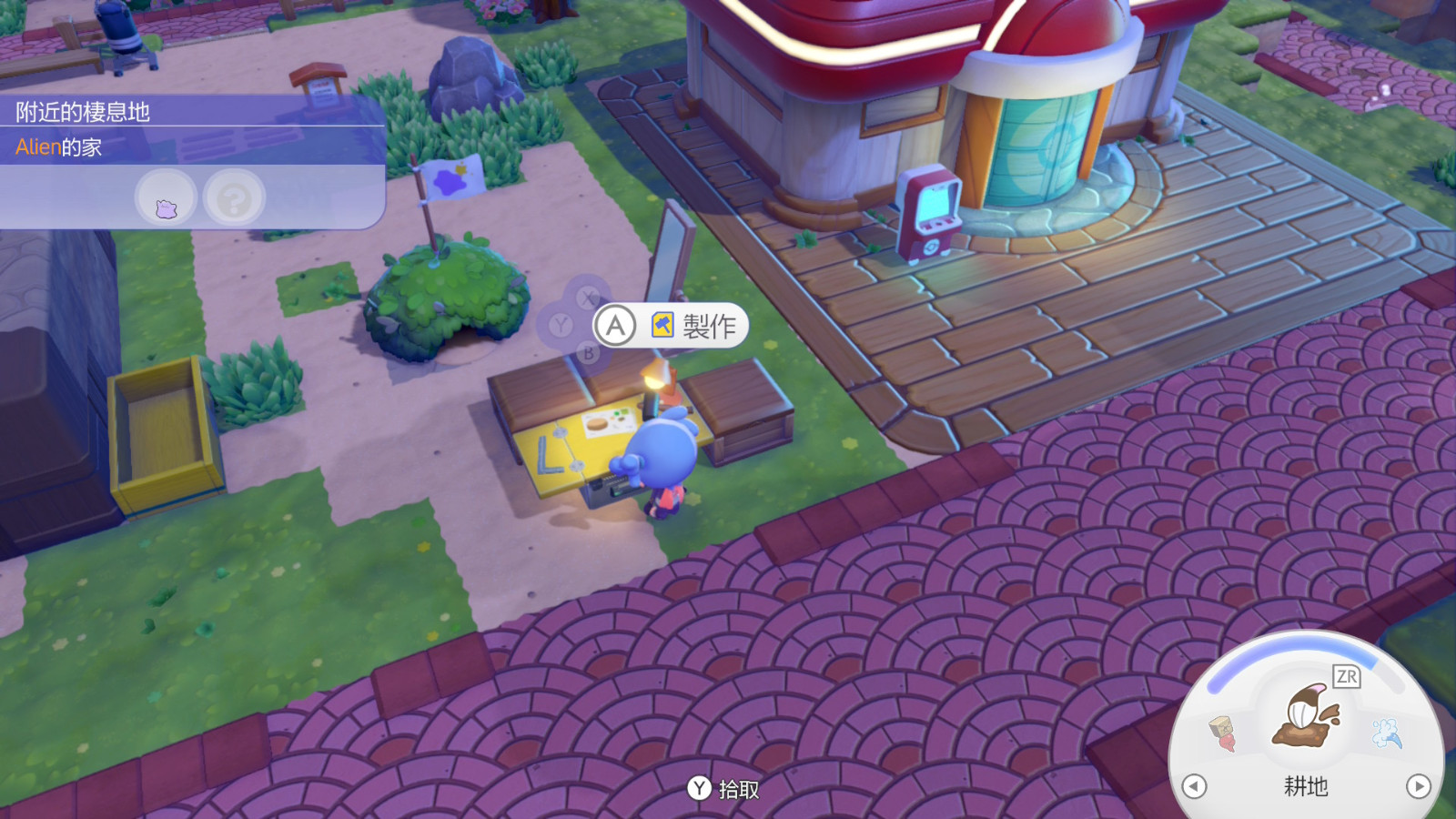Open the Alien的家 habitat entry

coord(59,147)
